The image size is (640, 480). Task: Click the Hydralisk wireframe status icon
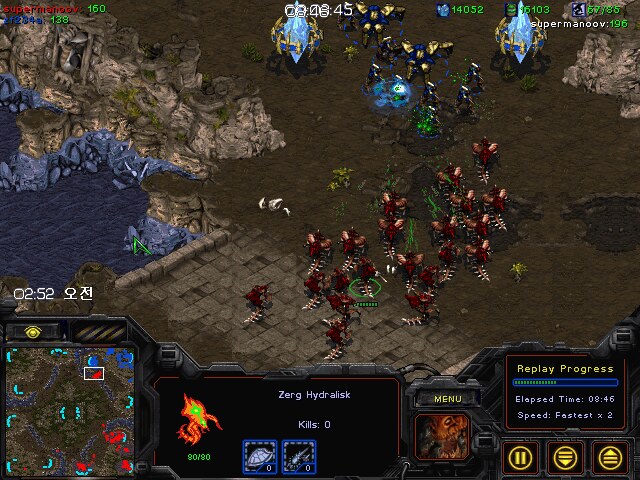click(197, 418)
